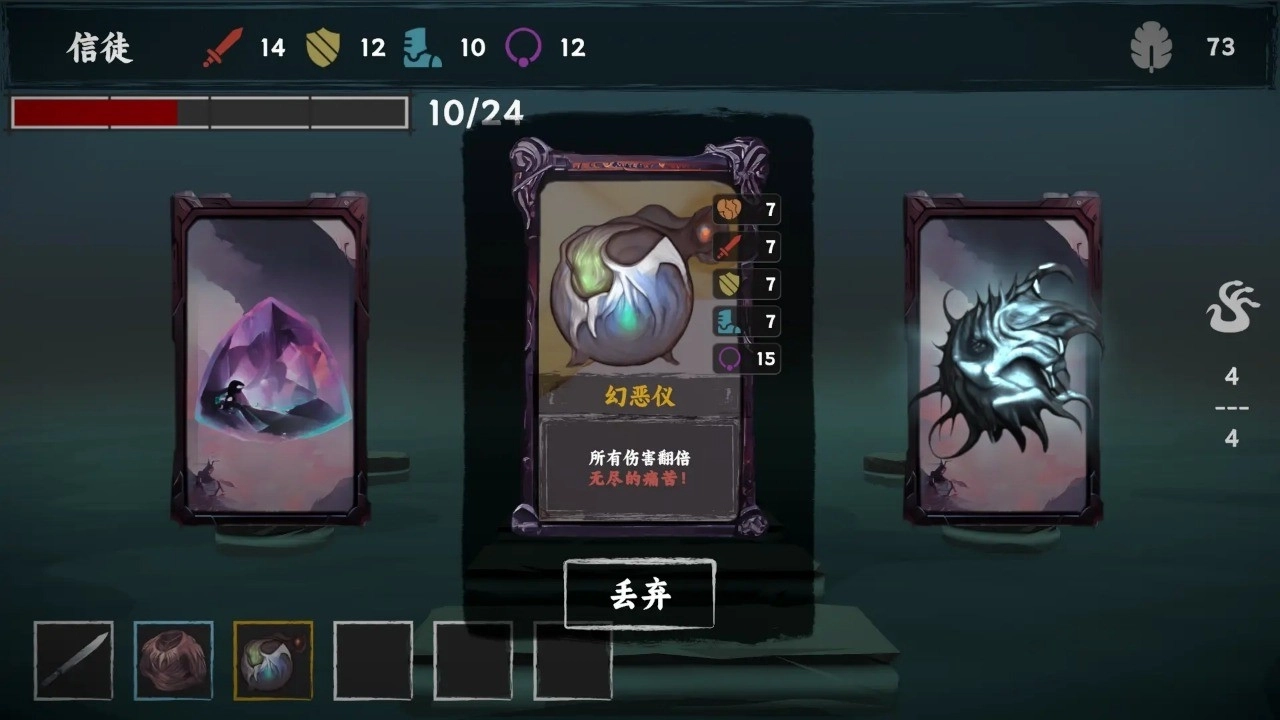The width and height of the screenshot is (1280, 720).
Task: Click the heart stat icon on the 幻恶仪 card
Action: pyautogui.click(x=729, y=211)
